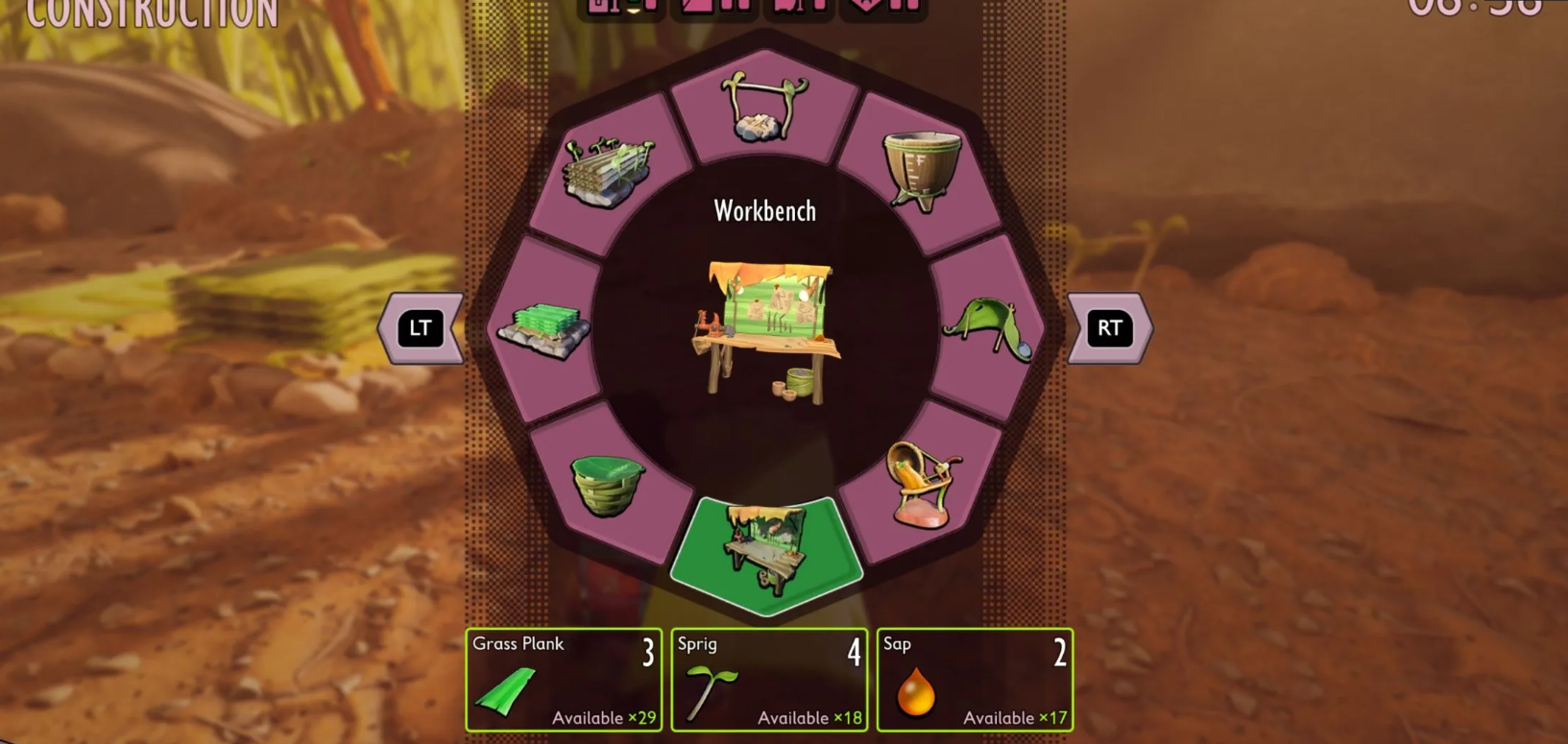
Task: Choose the weed stem log pallet
Action: (609, 172)
